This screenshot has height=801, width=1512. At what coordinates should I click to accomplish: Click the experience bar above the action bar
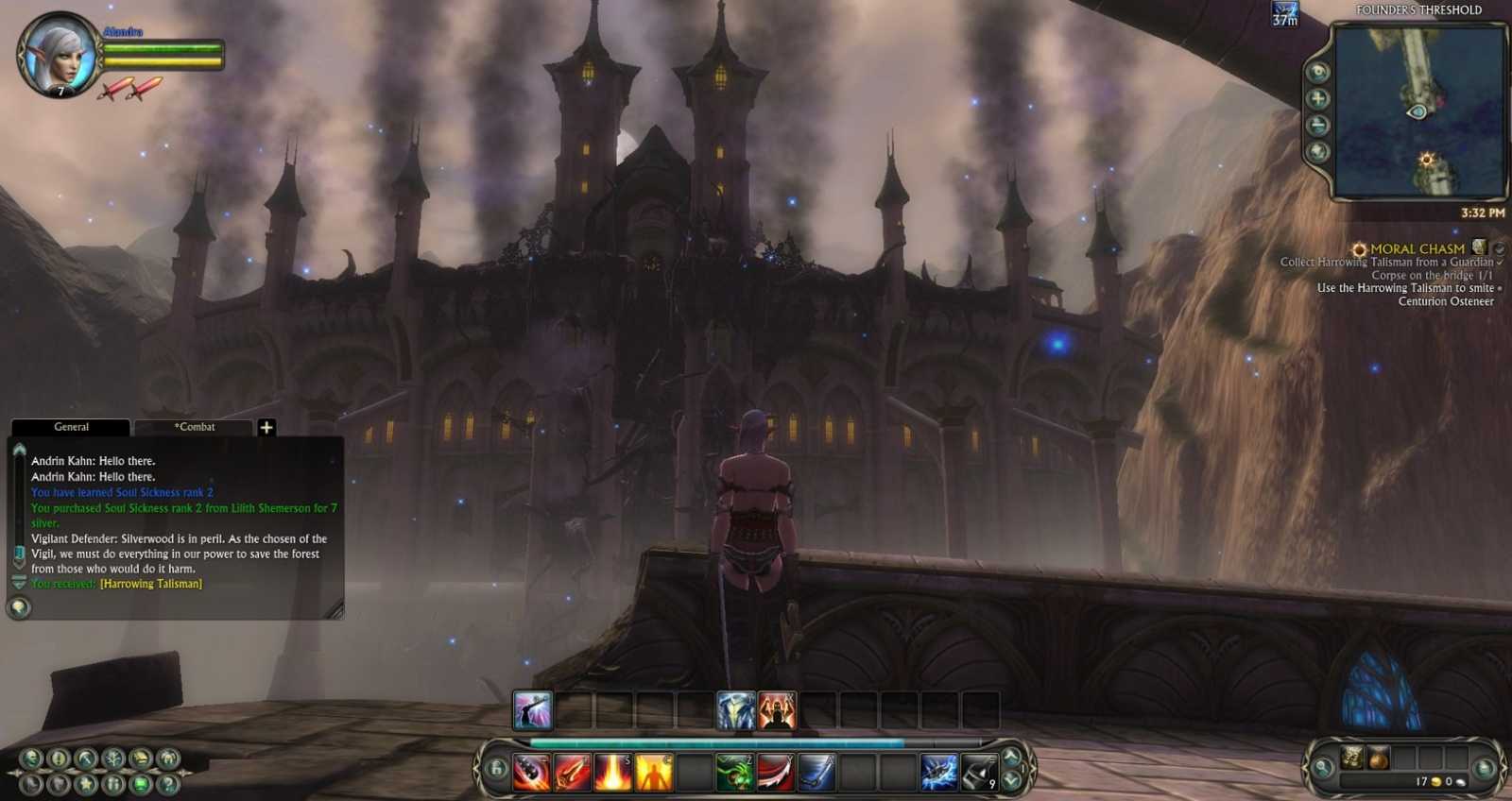tap(756, 741)
